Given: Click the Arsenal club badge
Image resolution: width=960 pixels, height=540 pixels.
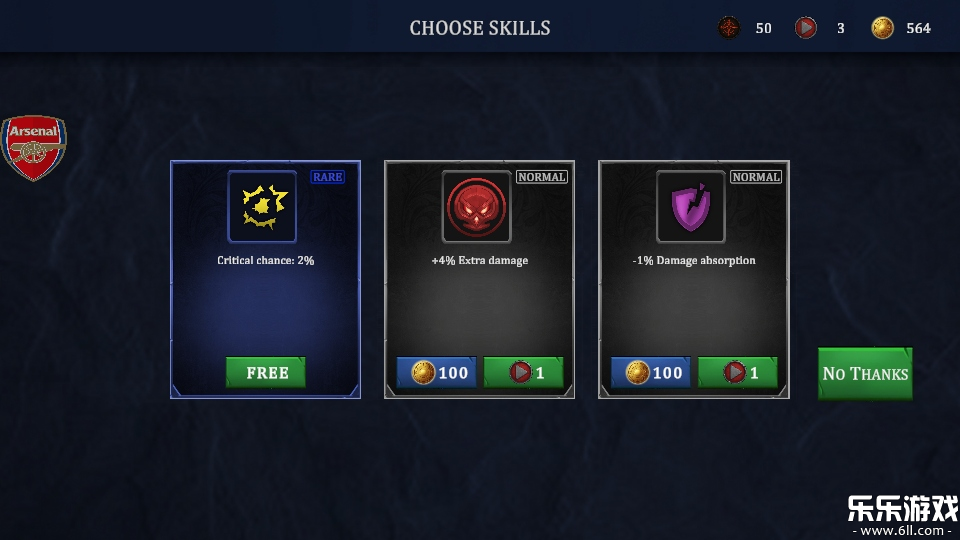Looking at the screenshot, I should click(34, 148).
